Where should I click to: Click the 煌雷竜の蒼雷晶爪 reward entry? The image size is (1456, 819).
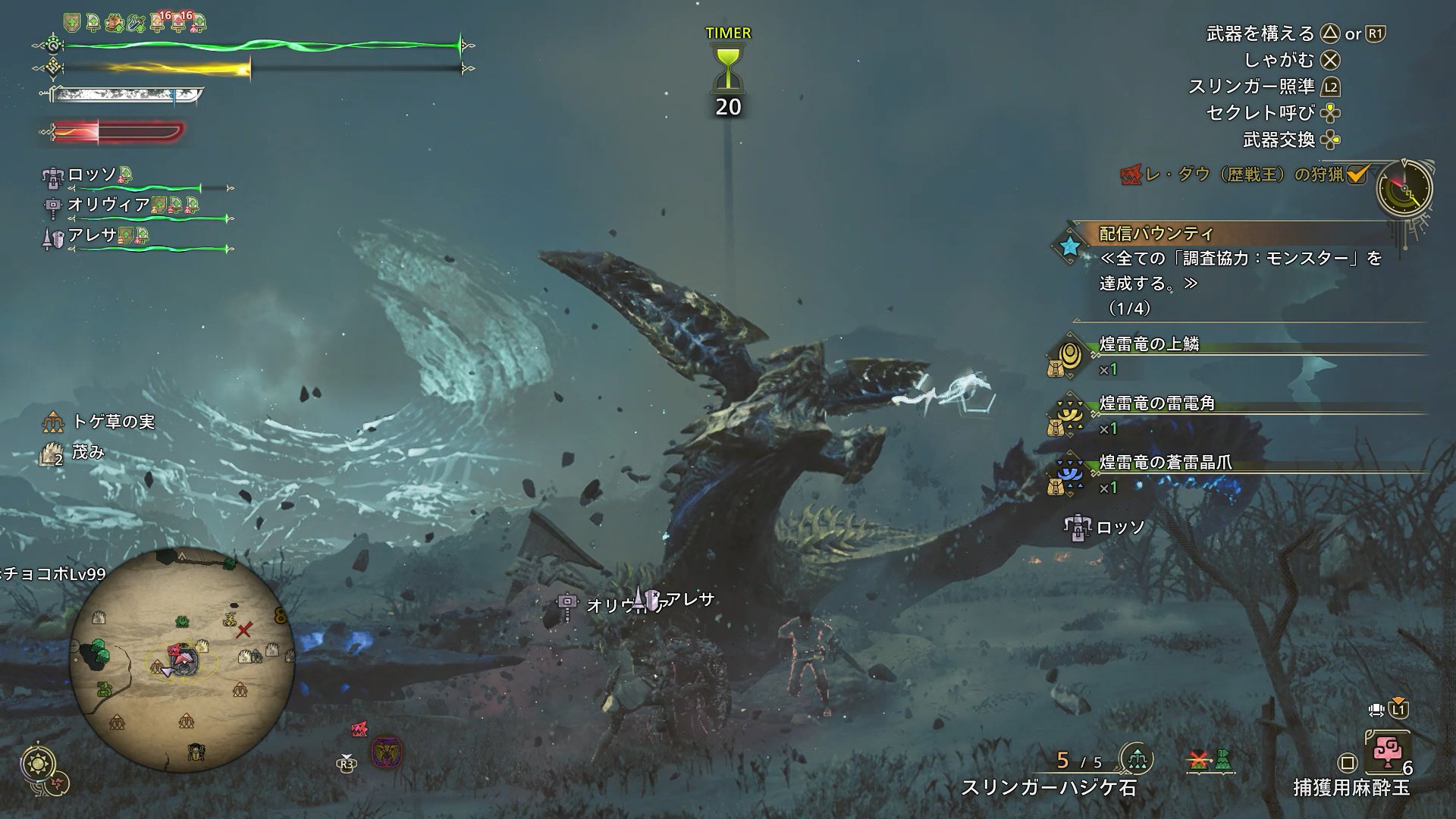1165,463
